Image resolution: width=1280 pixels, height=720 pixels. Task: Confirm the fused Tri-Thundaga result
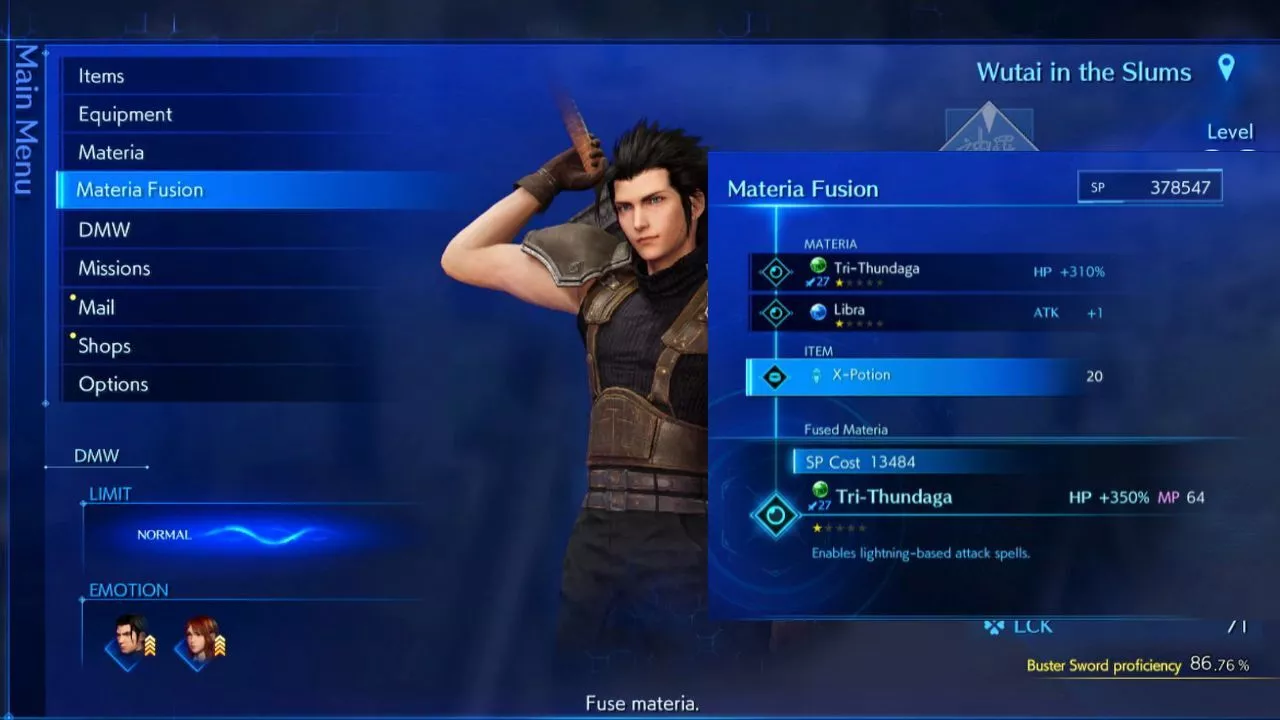(x=893, y=497)
